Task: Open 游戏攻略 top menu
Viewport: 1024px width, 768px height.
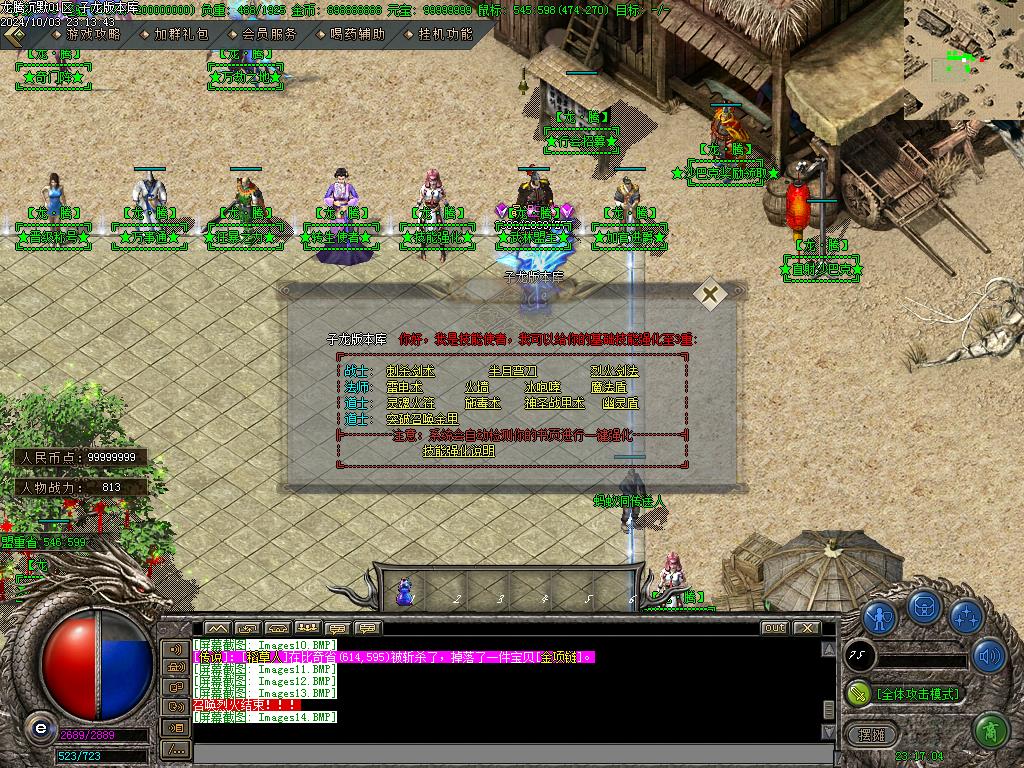Action: point(86,33)
